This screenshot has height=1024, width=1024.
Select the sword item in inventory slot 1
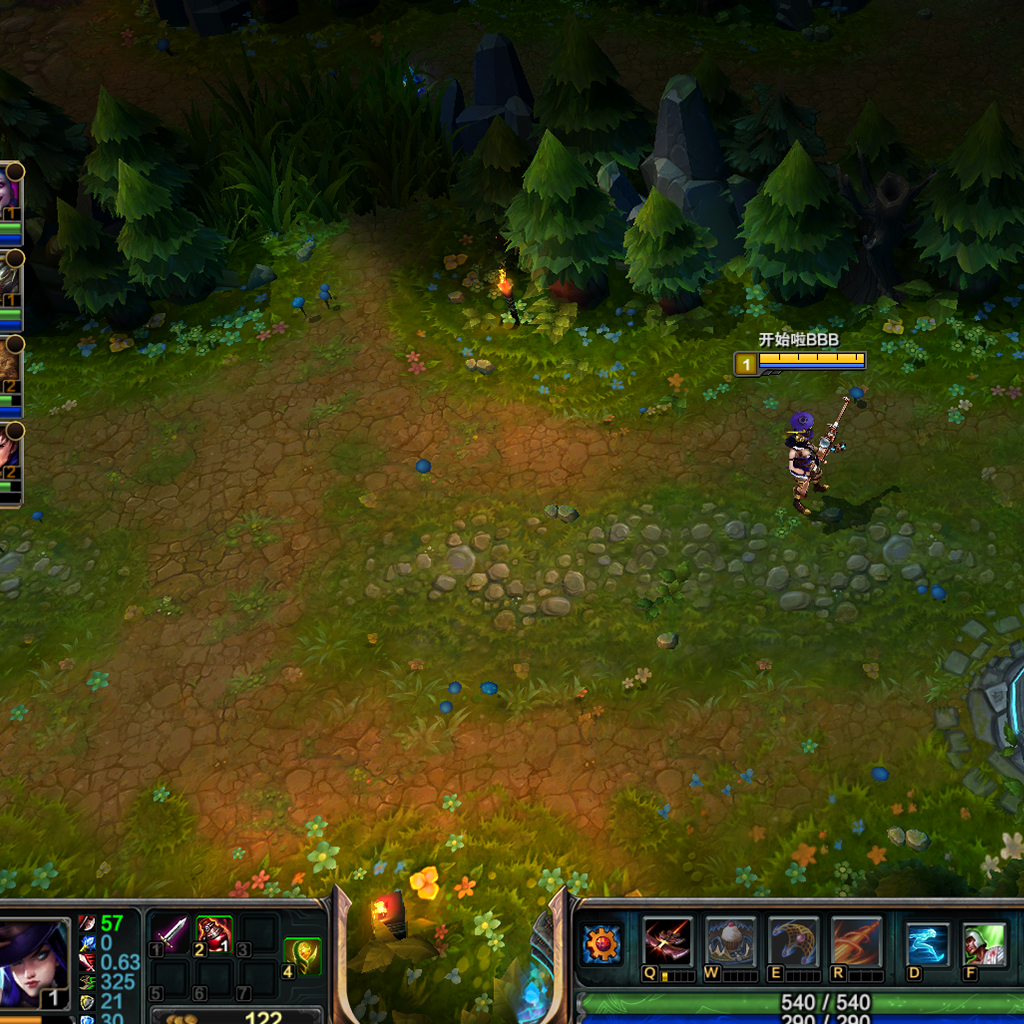click(171, 934)
